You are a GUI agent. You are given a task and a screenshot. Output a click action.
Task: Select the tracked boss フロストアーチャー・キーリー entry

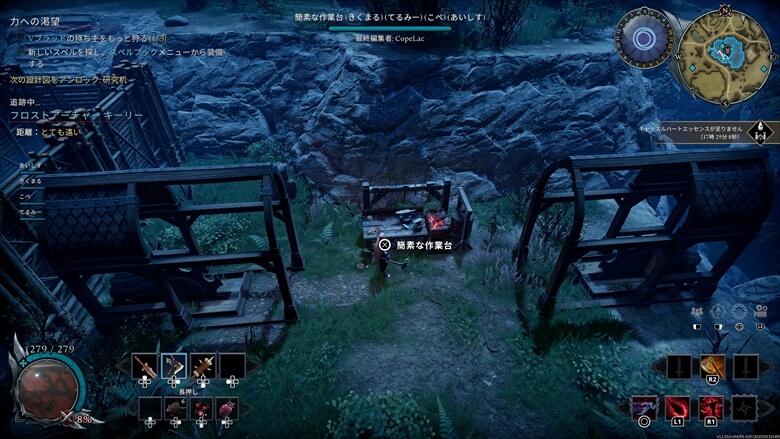[80, 116]
